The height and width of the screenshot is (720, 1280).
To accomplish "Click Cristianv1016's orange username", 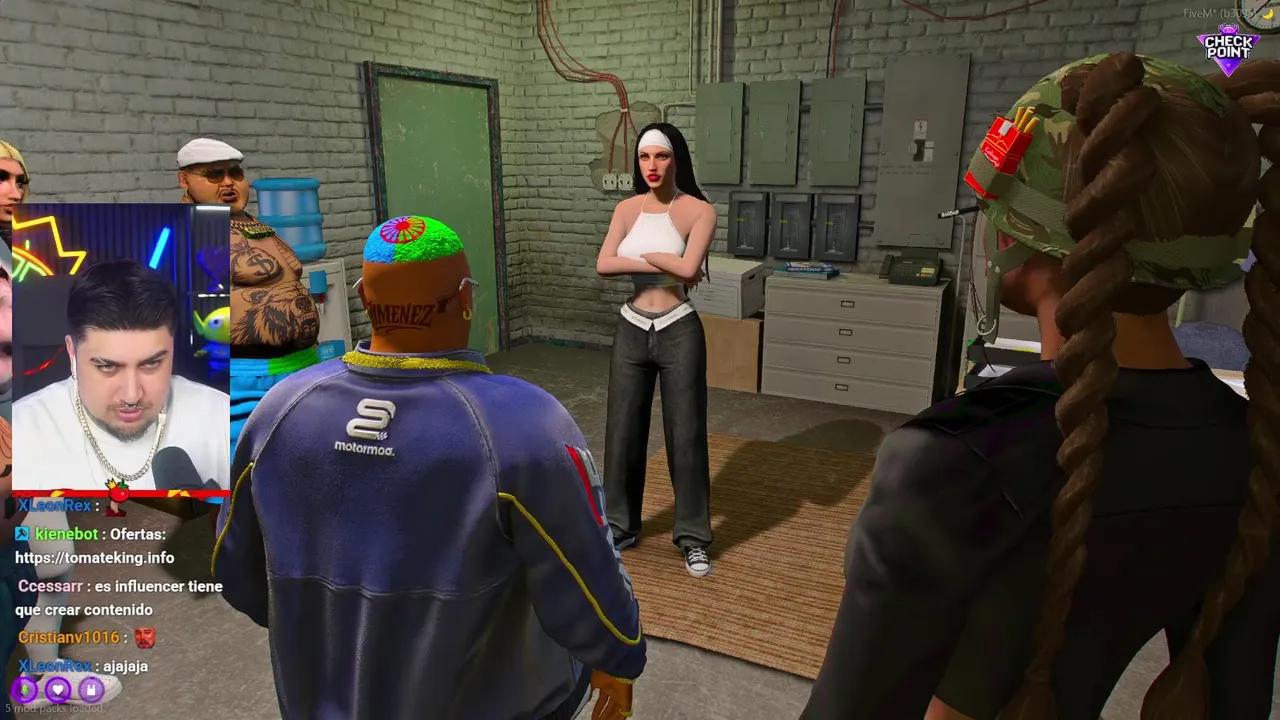I will click(x=70, y=637).
